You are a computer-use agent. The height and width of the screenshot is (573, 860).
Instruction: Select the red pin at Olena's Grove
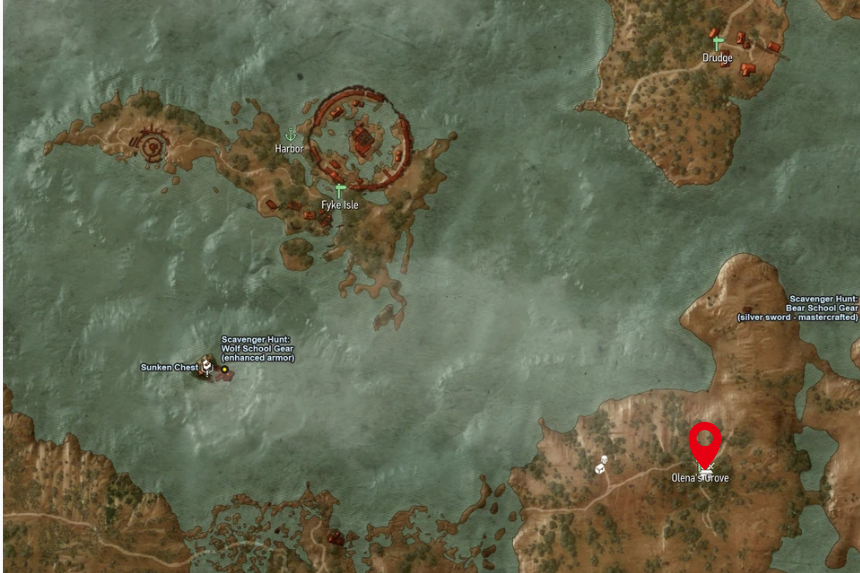click(706, 443)
